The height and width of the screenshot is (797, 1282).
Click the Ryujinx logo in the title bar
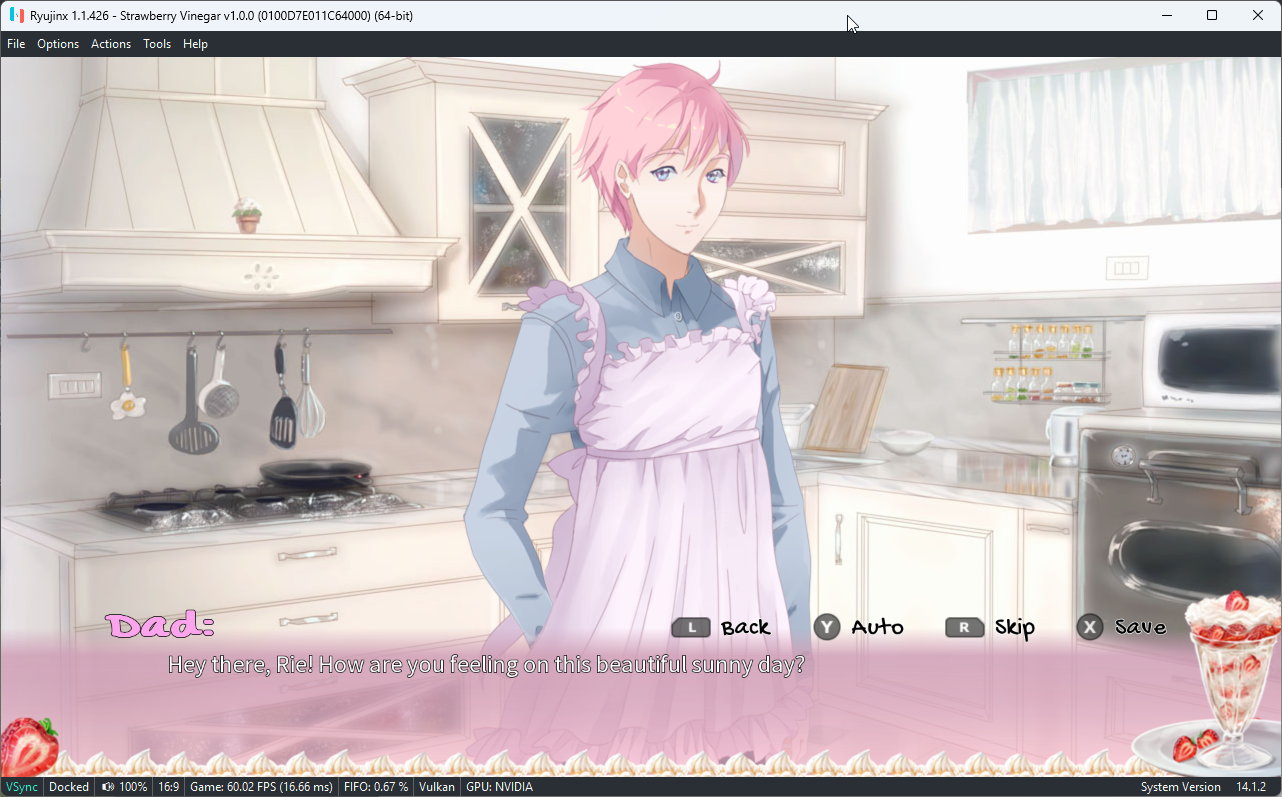pos(16,15)
